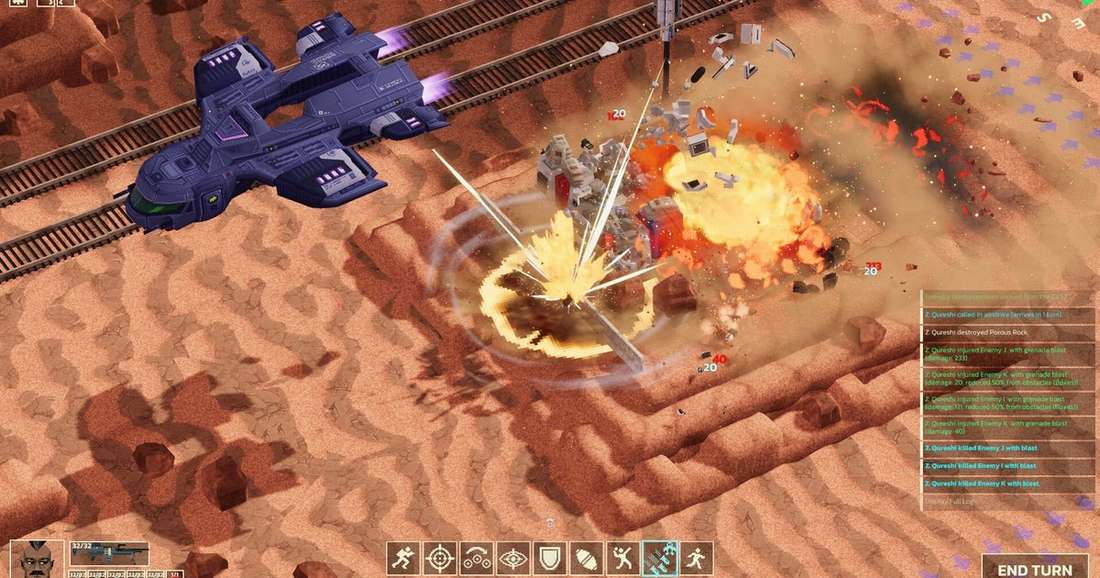
Task: Select the throwing figure action icon
Action: tap(623, 558)
